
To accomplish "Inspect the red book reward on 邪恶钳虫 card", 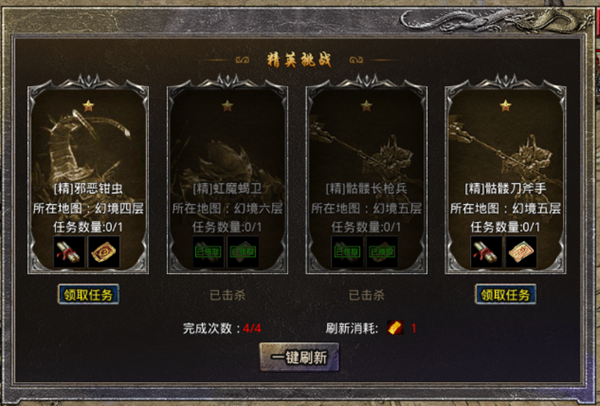I will pos(104,251).
